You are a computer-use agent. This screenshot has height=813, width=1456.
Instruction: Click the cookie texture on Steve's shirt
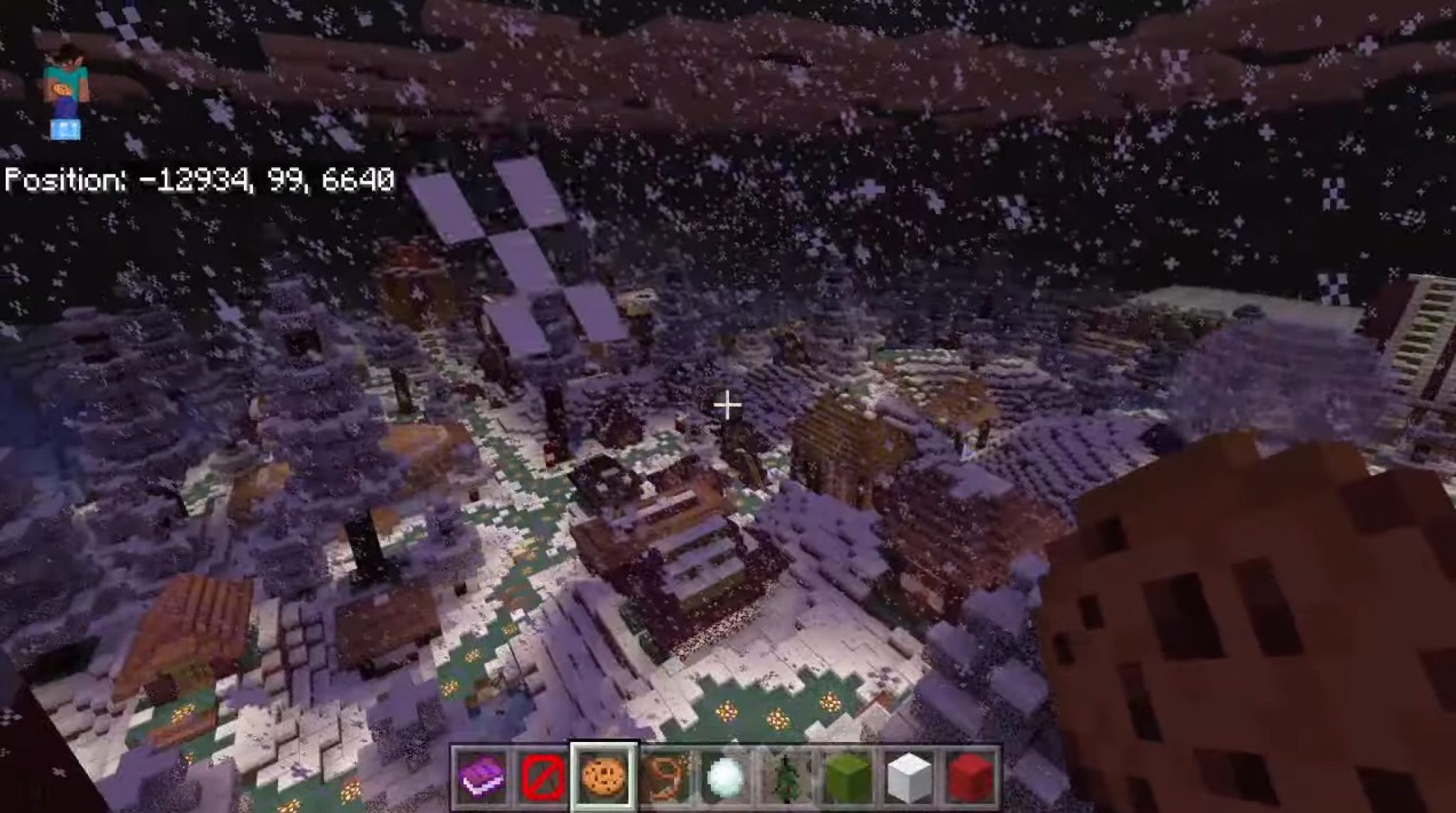pos(63,87)
